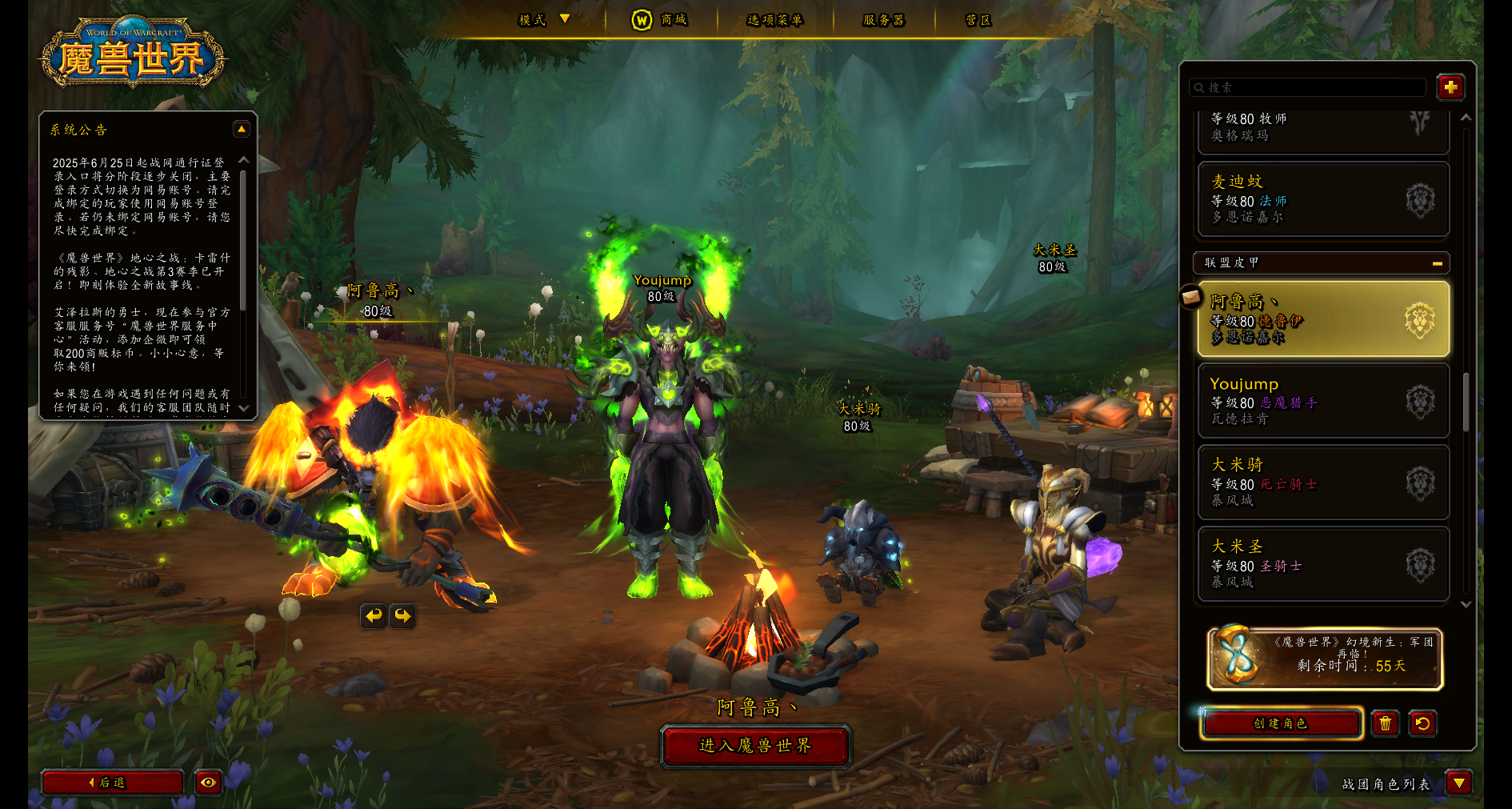Open 选项菜单 options menu
The height and width of the screenshot is (809, 1512).
(774, 20)
